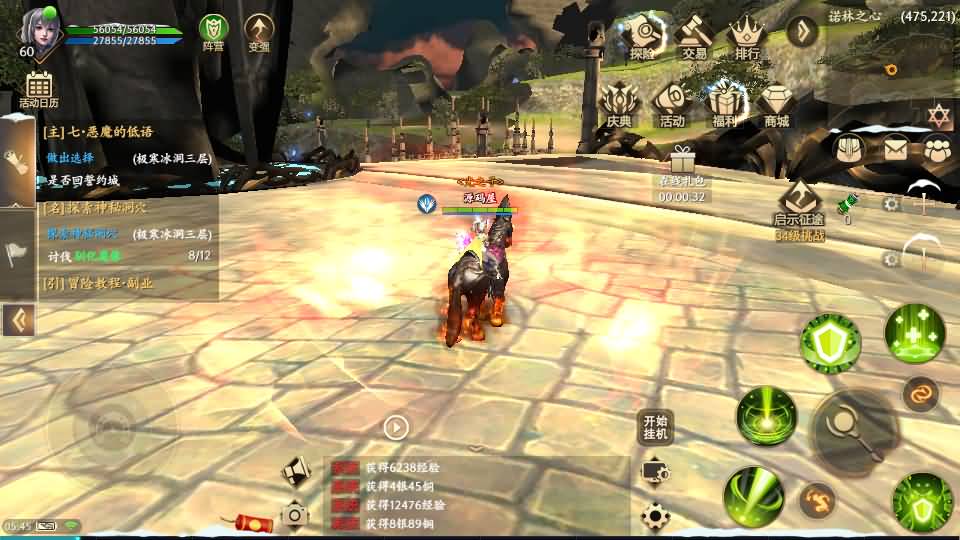Open the 活动日历 activity calendar

(39, 88)
